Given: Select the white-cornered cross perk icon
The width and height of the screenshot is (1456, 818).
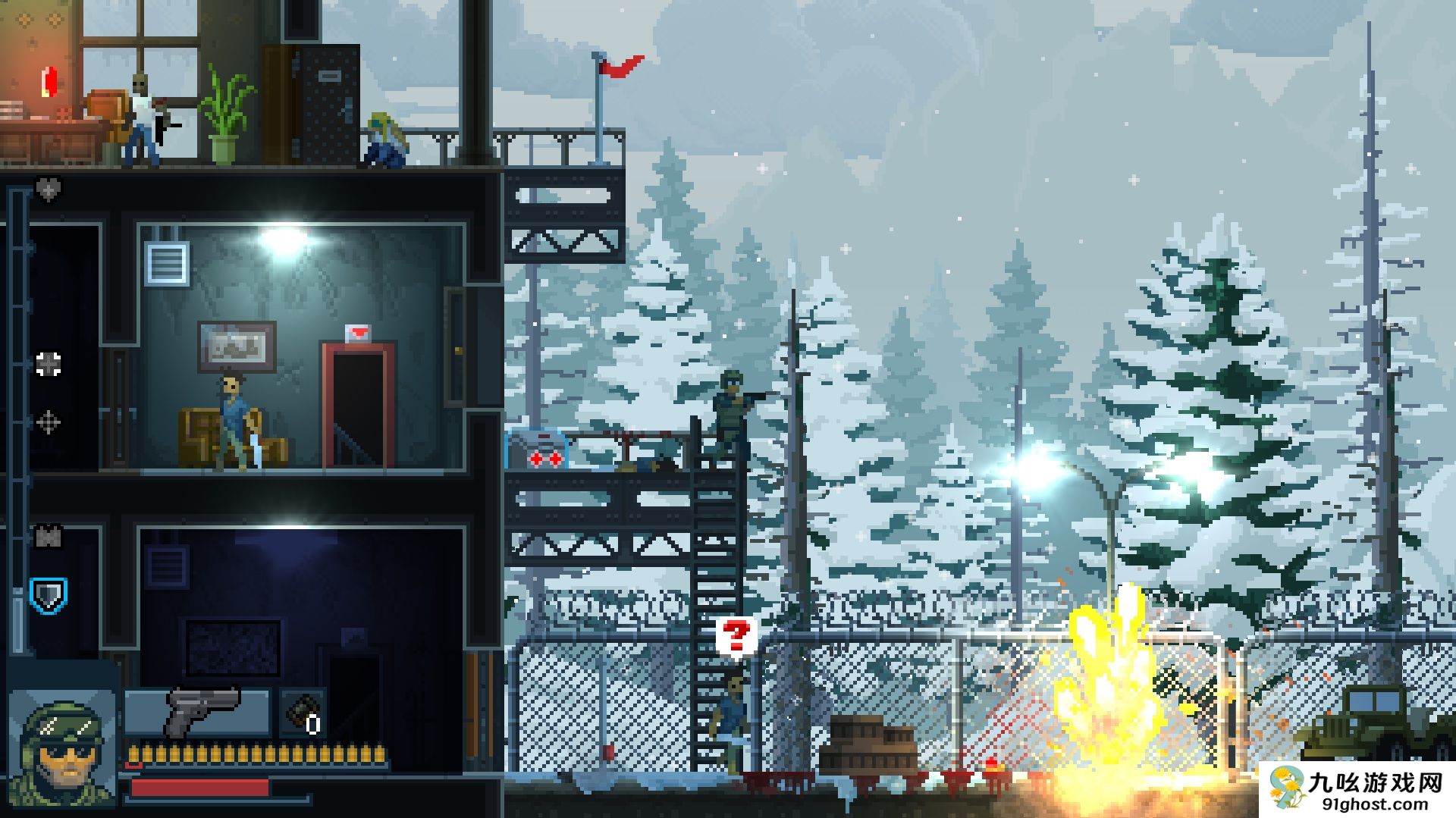Looking at the screenshot, I should point(49,365).
